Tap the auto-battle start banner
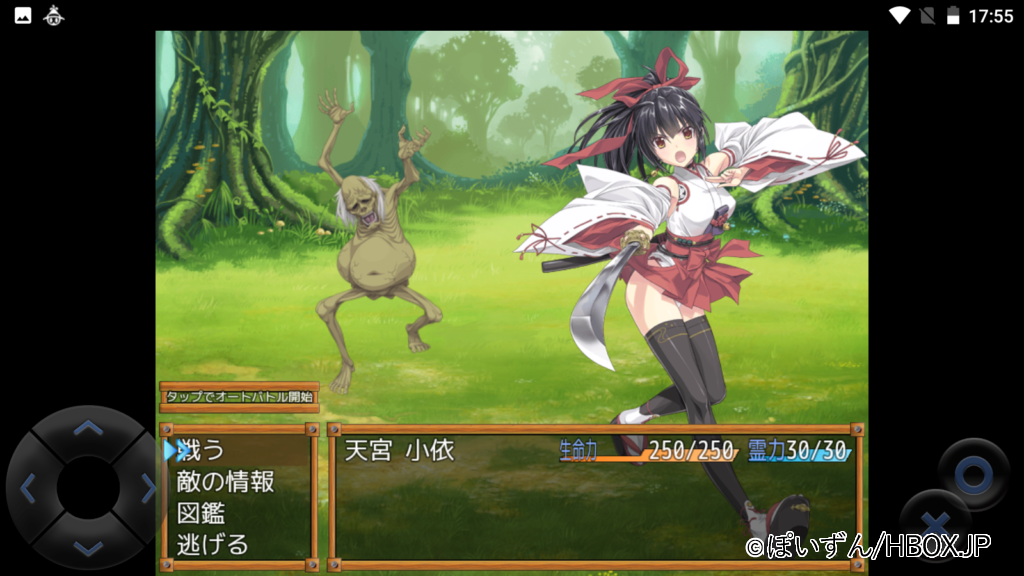The width and height of the screenshot is (1024, 576). pyautogui.click(x=239, y=397)
